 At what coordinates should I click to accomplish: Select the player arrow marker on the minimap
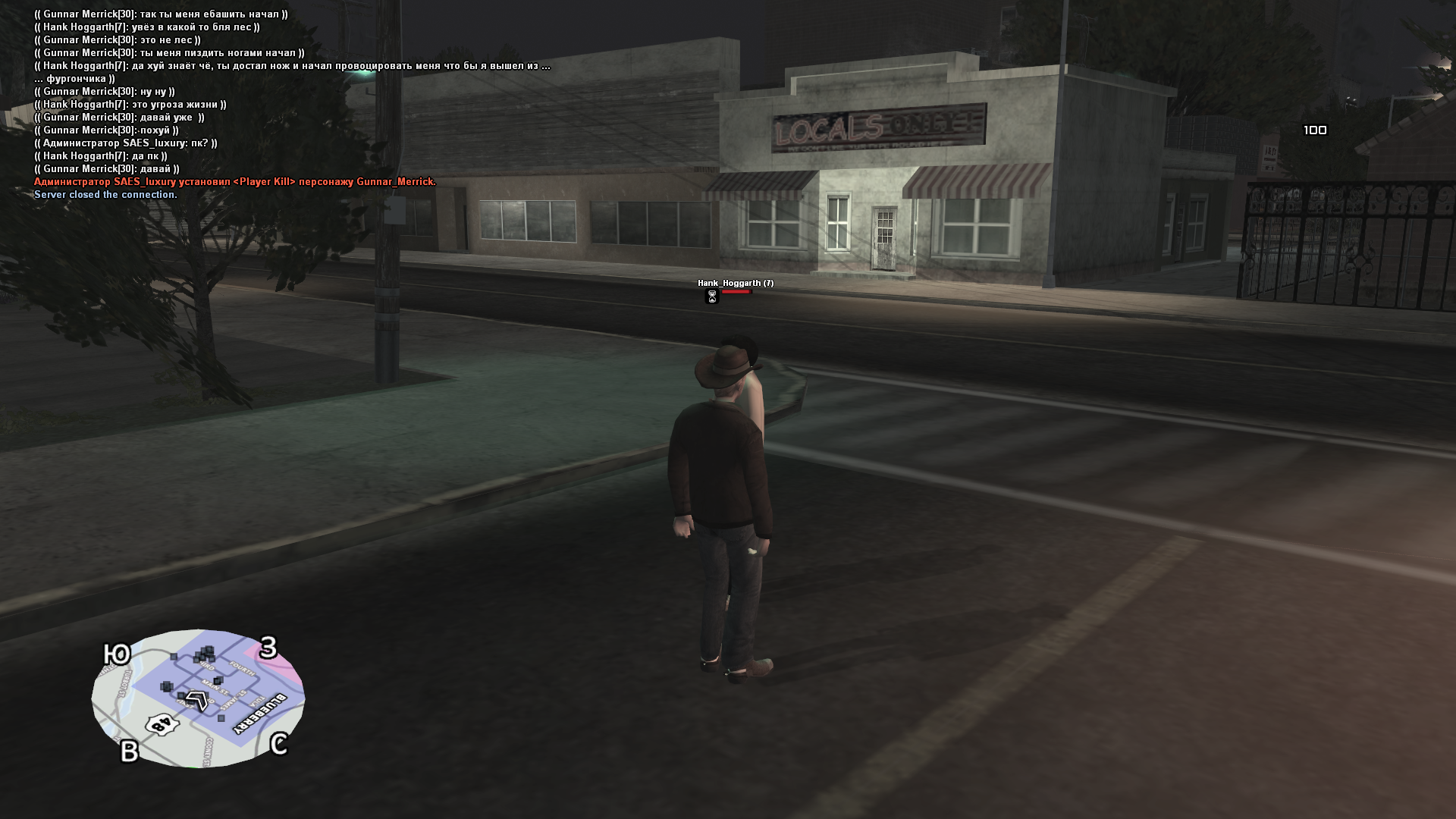click(x=198, y=700)
